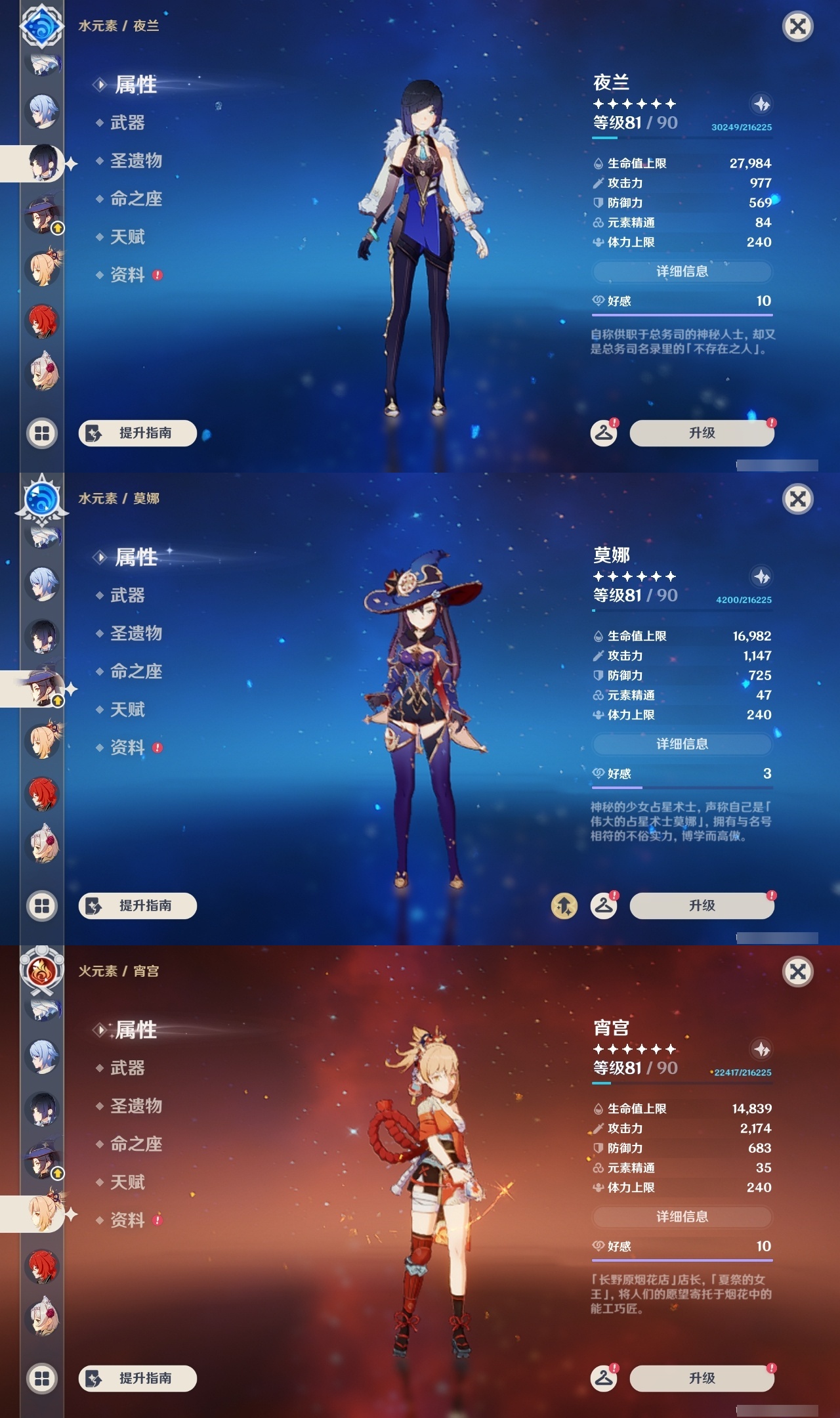
Task: Click the 提升指南 guide button
Action: point(136,433)
